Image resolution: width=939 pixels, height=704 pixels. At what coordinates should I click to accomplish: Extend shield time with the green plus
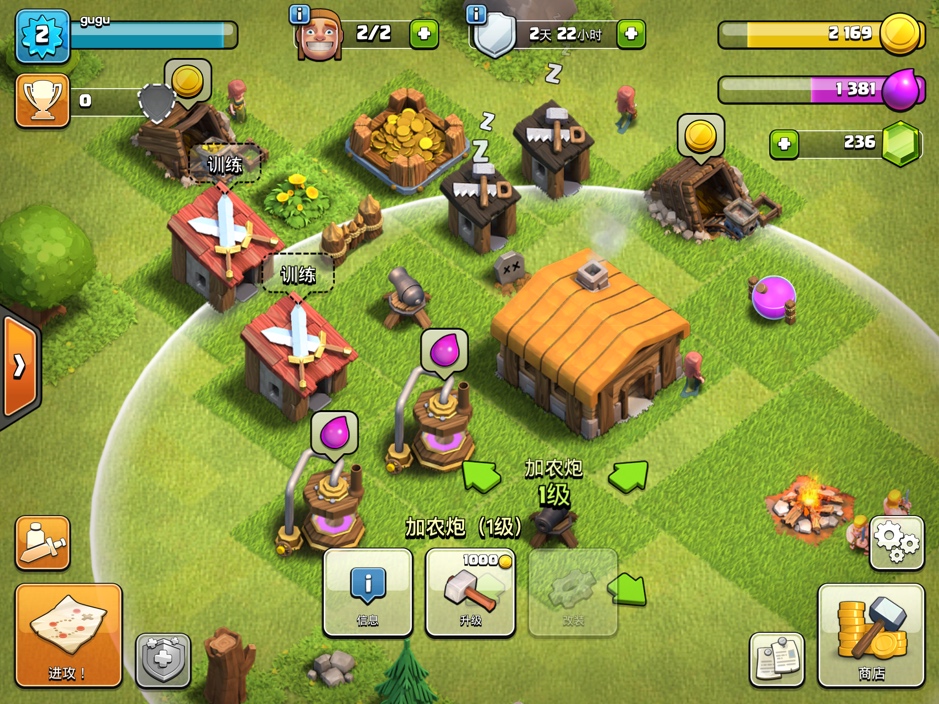631,34
